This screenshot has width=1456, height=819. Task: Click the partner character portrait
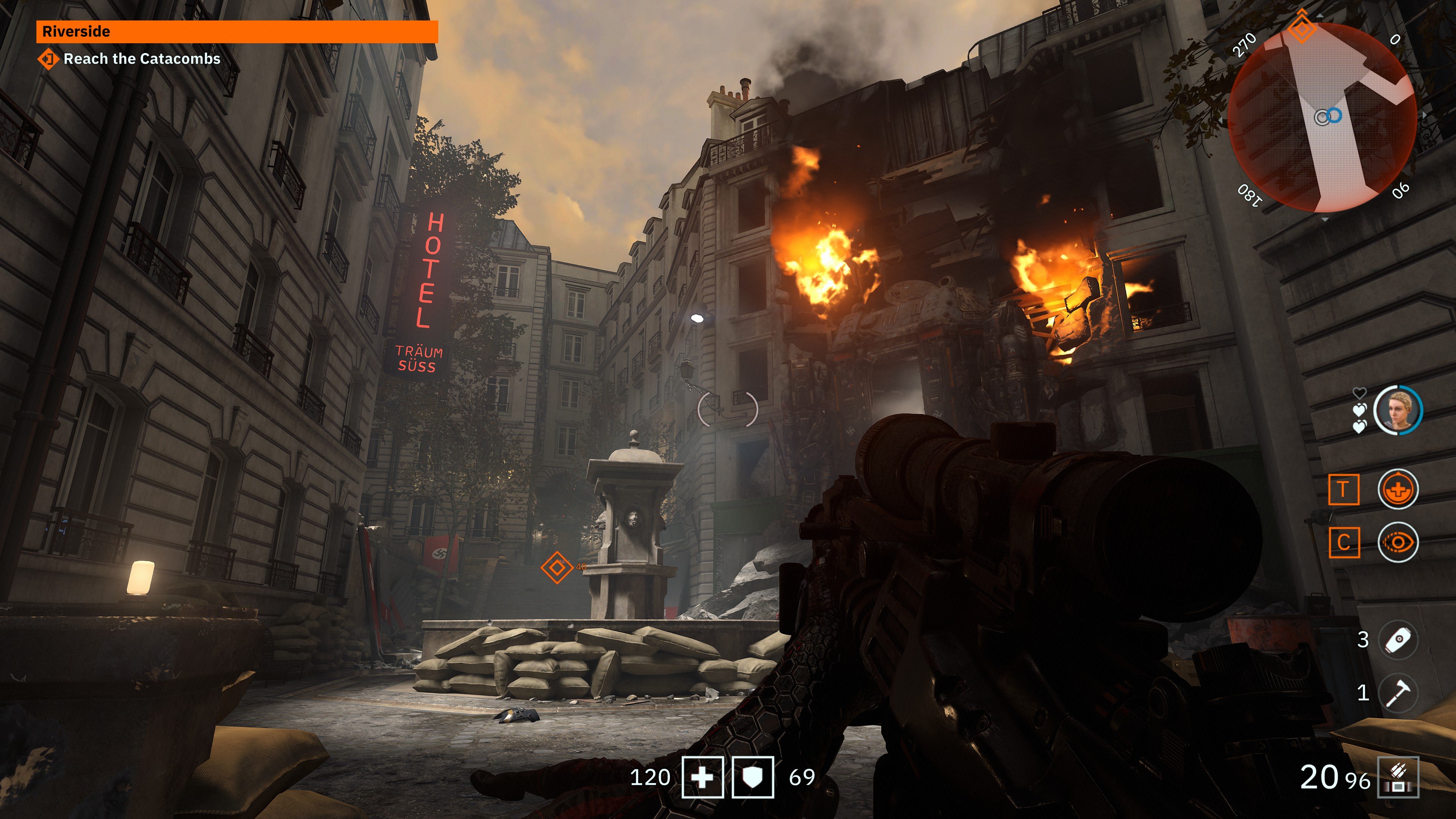(1398, 410)
